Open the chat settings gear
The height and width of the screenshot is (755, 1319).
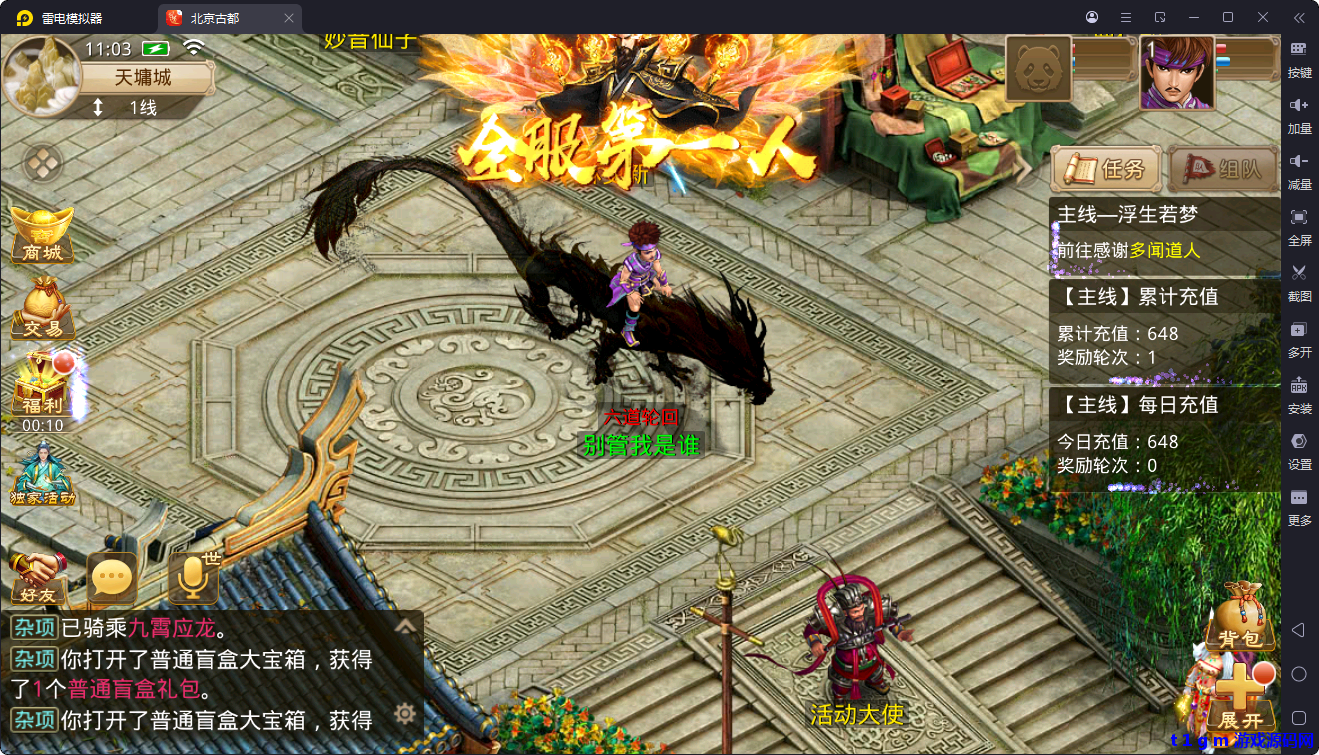point(405,713)
